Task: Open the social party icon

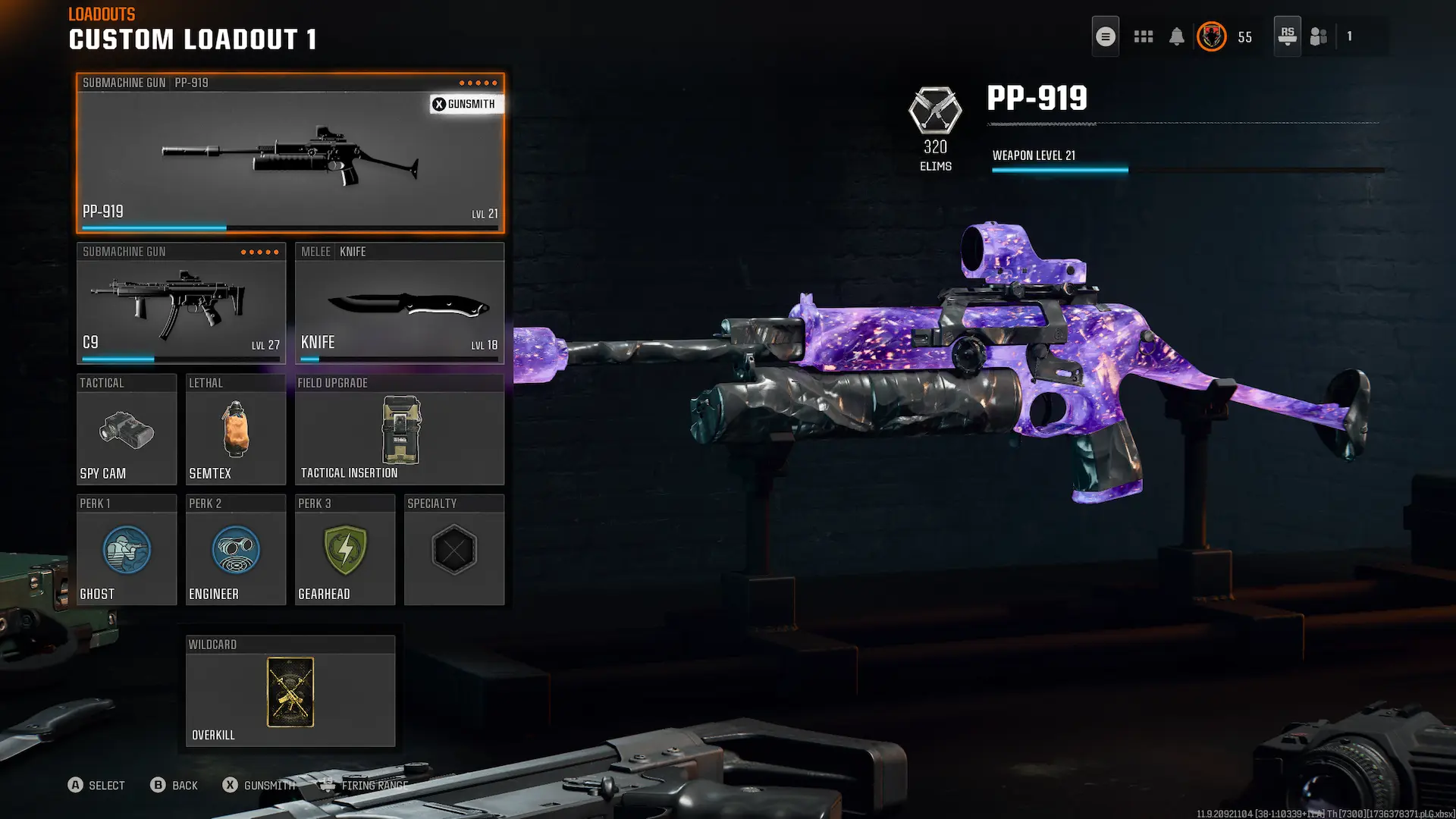Action: tap(1319, 36)
